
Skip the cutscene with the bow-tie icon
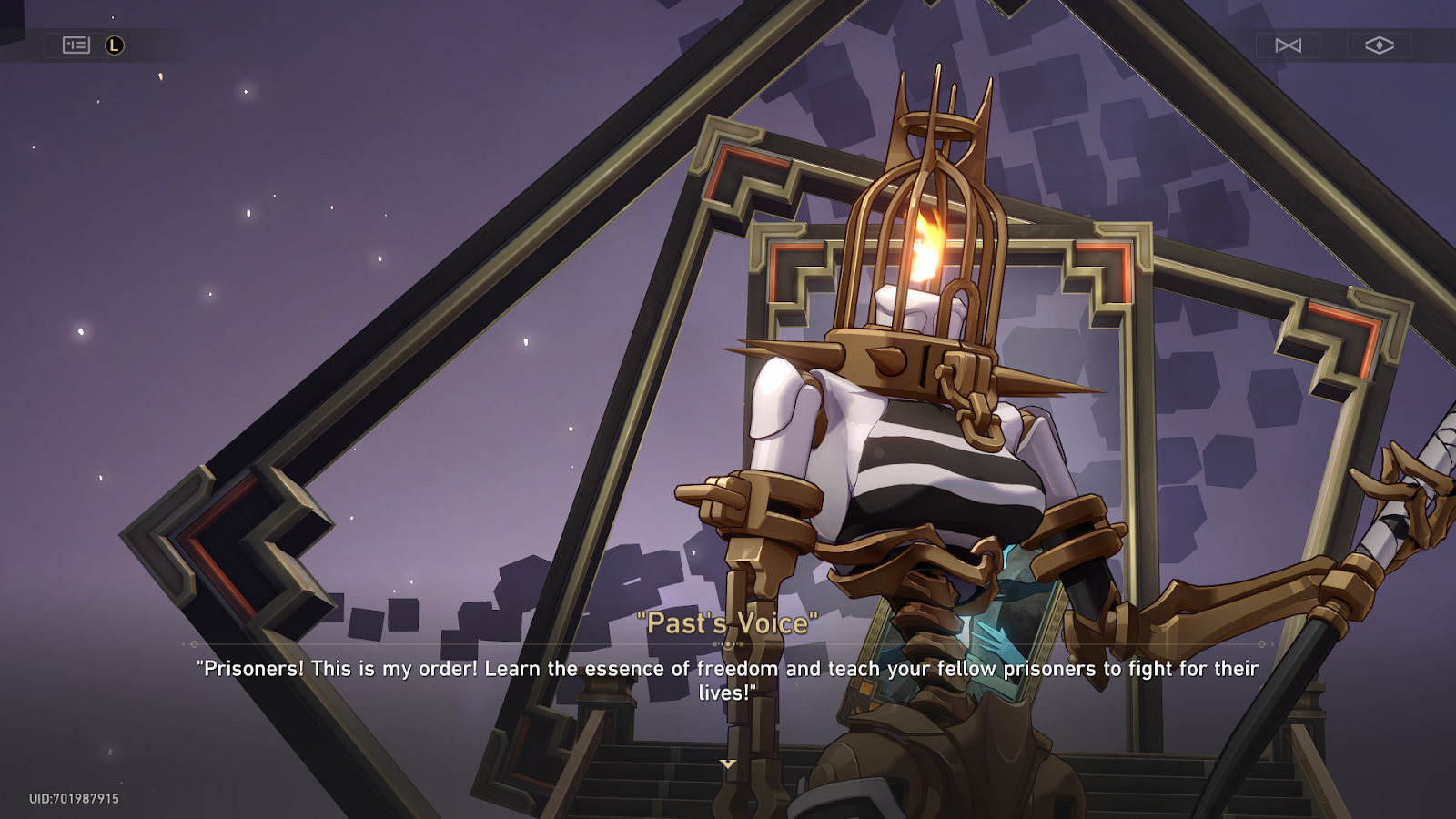click(1288, 45)
